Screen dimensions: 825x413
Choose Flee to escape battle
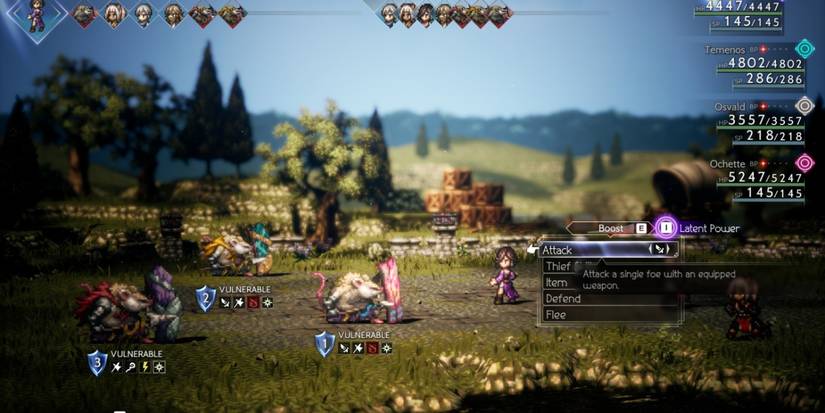click(x=556, y=314)
